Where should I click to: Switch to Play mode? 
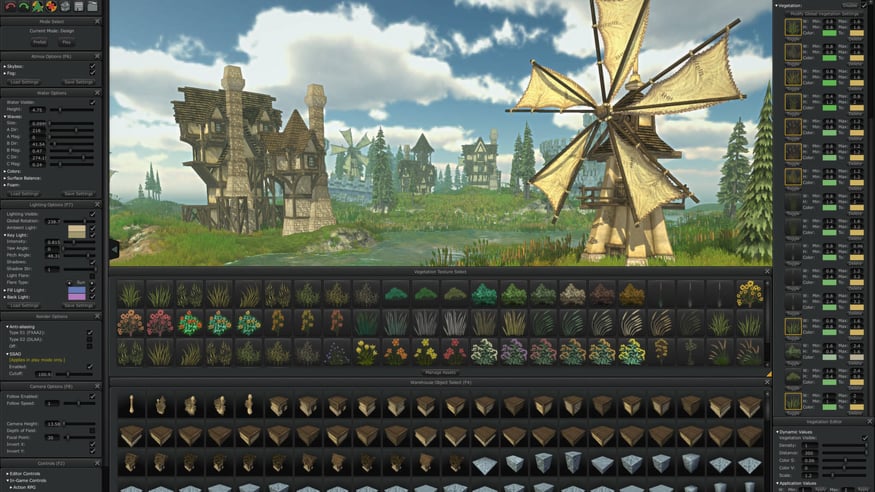[x=67, y=42]
